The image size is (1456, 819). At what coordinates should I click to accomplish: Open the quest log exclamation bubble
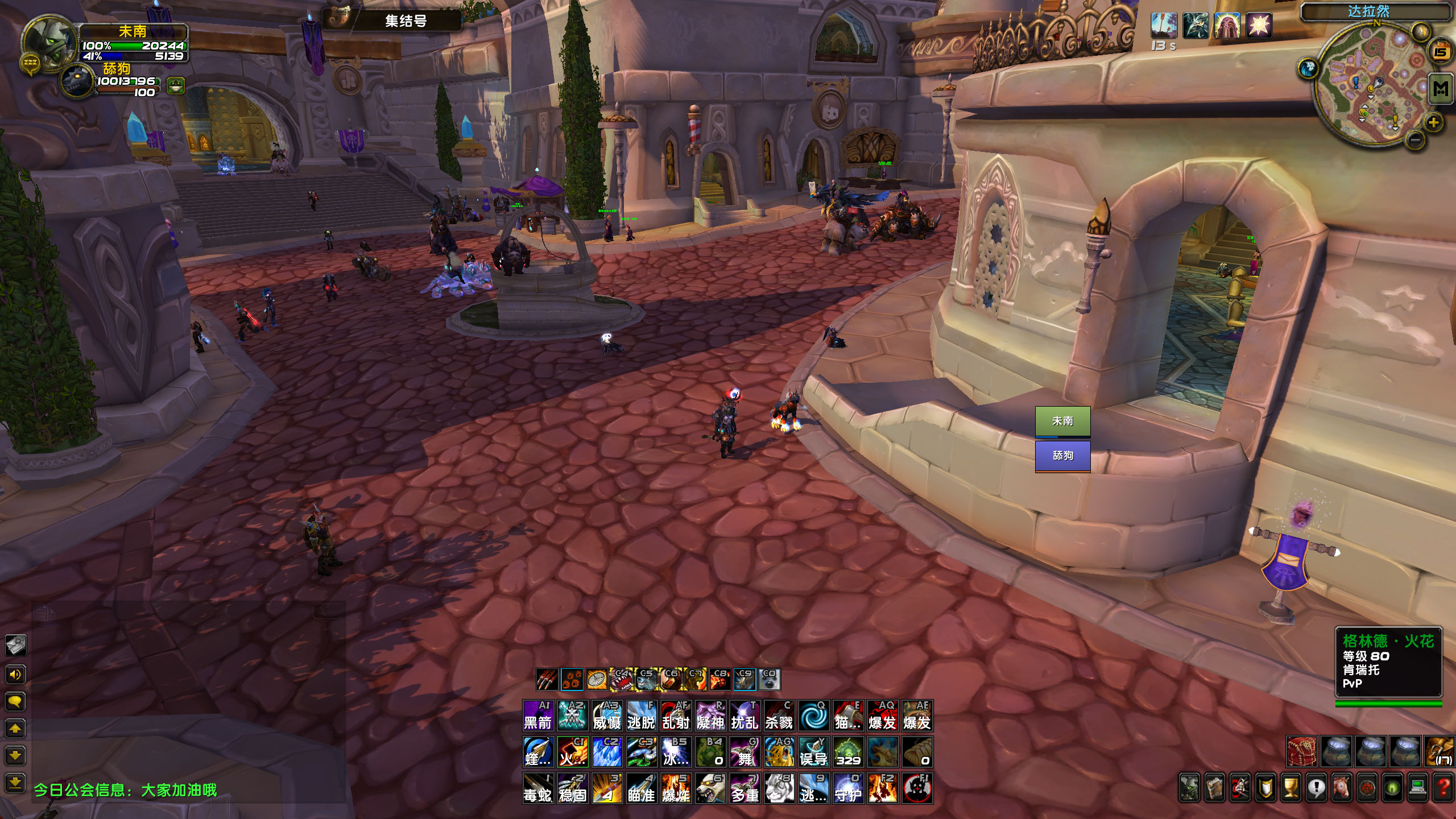(x=1316, y=788)
